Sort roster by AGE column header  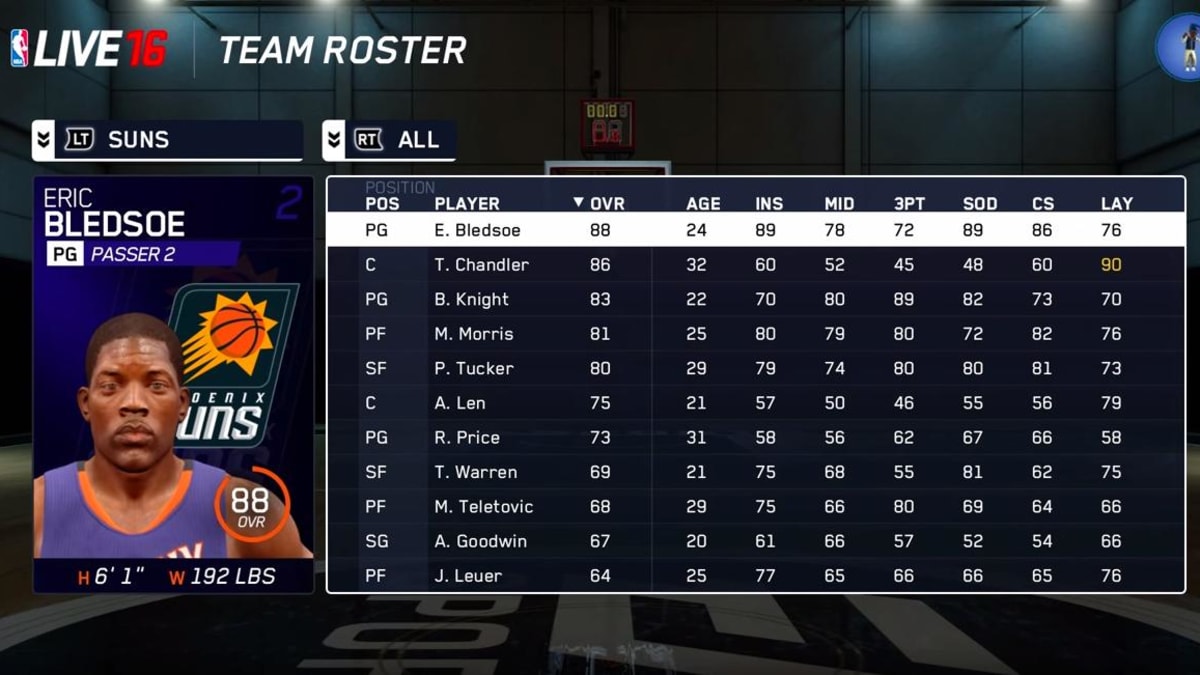point(703,203)
